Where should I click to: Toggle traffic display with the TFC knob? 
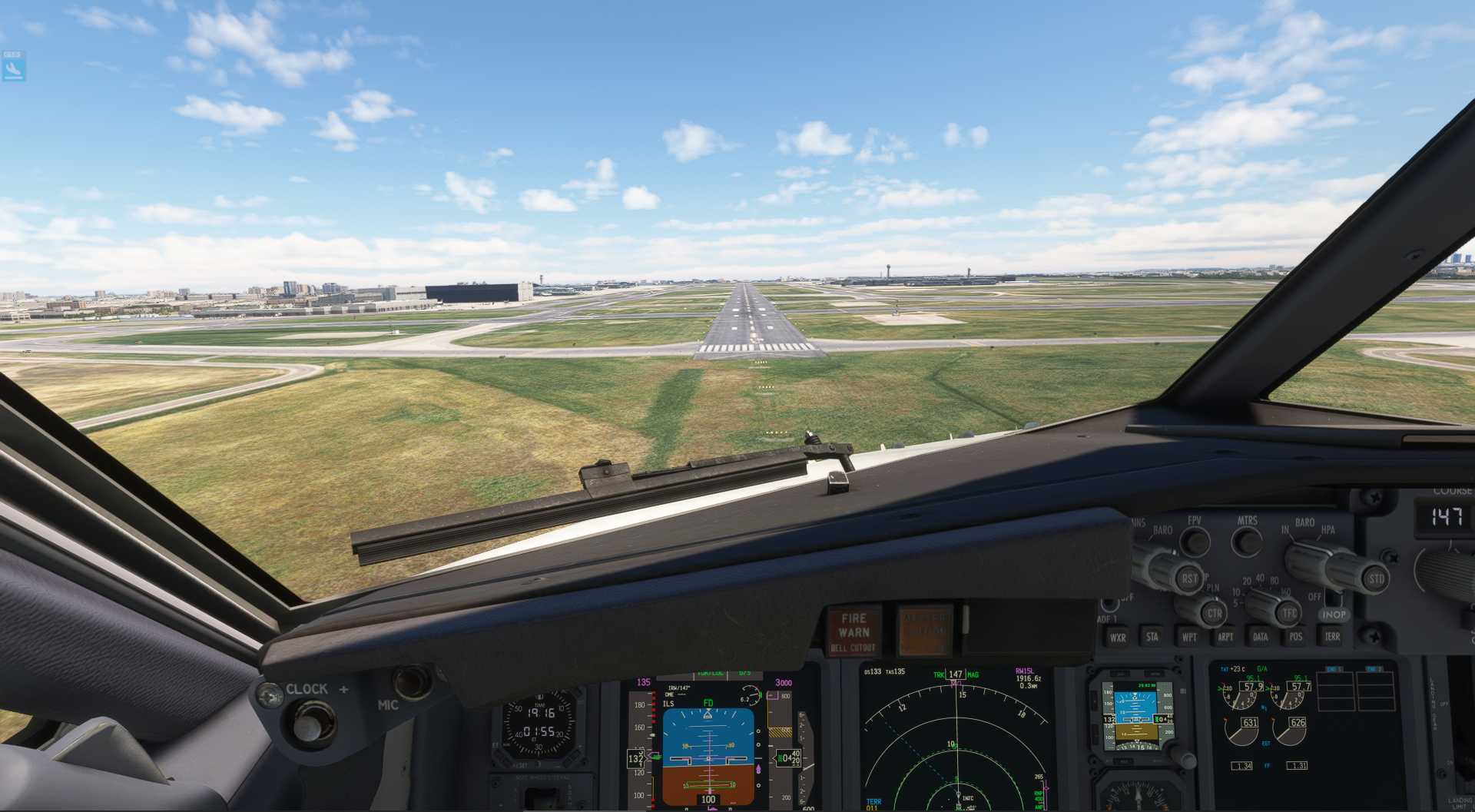tap(1288, 612)
